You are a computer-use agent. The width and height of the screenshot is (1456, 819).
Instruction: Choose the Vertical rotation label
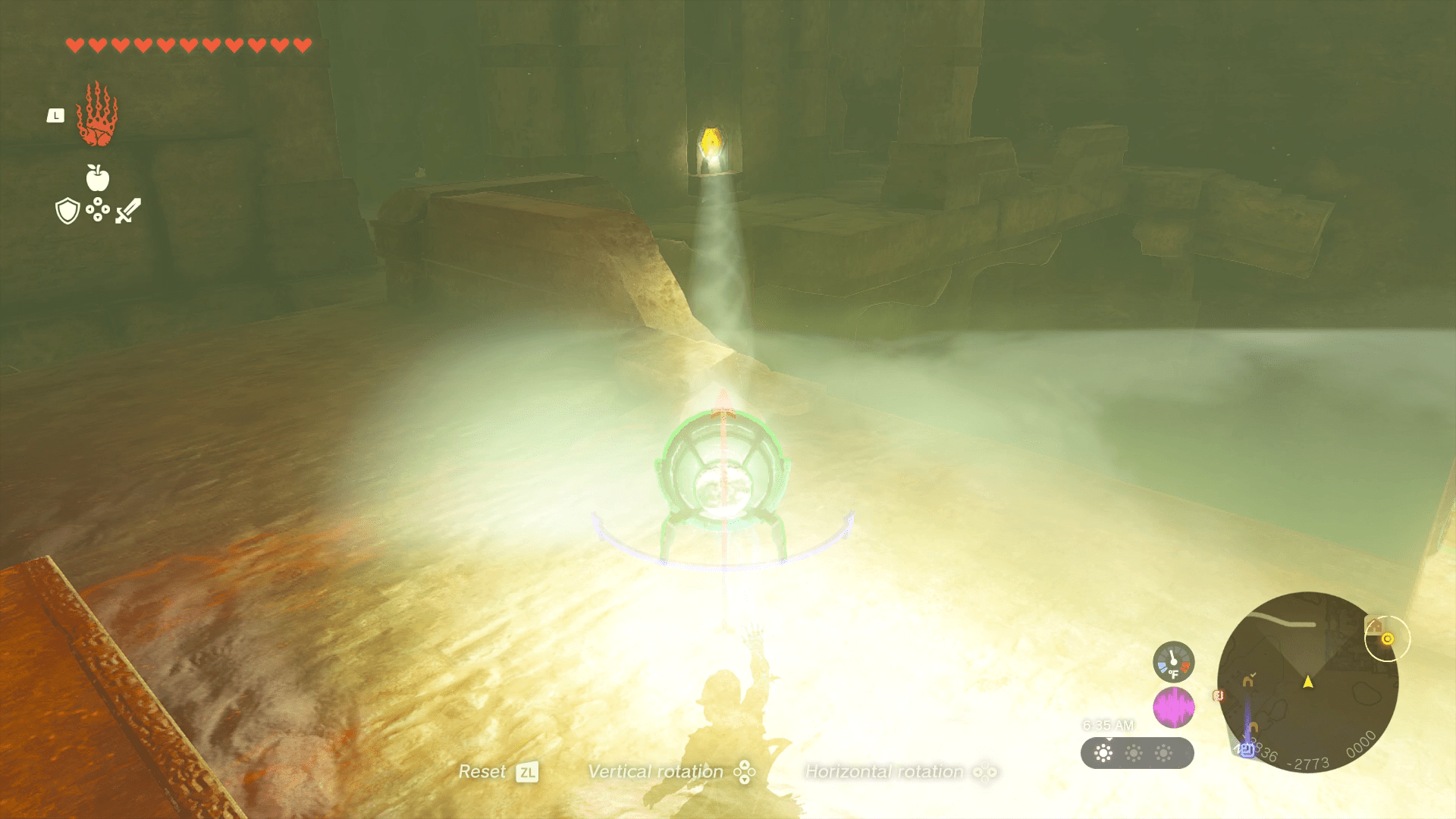[x=656, y=772]
